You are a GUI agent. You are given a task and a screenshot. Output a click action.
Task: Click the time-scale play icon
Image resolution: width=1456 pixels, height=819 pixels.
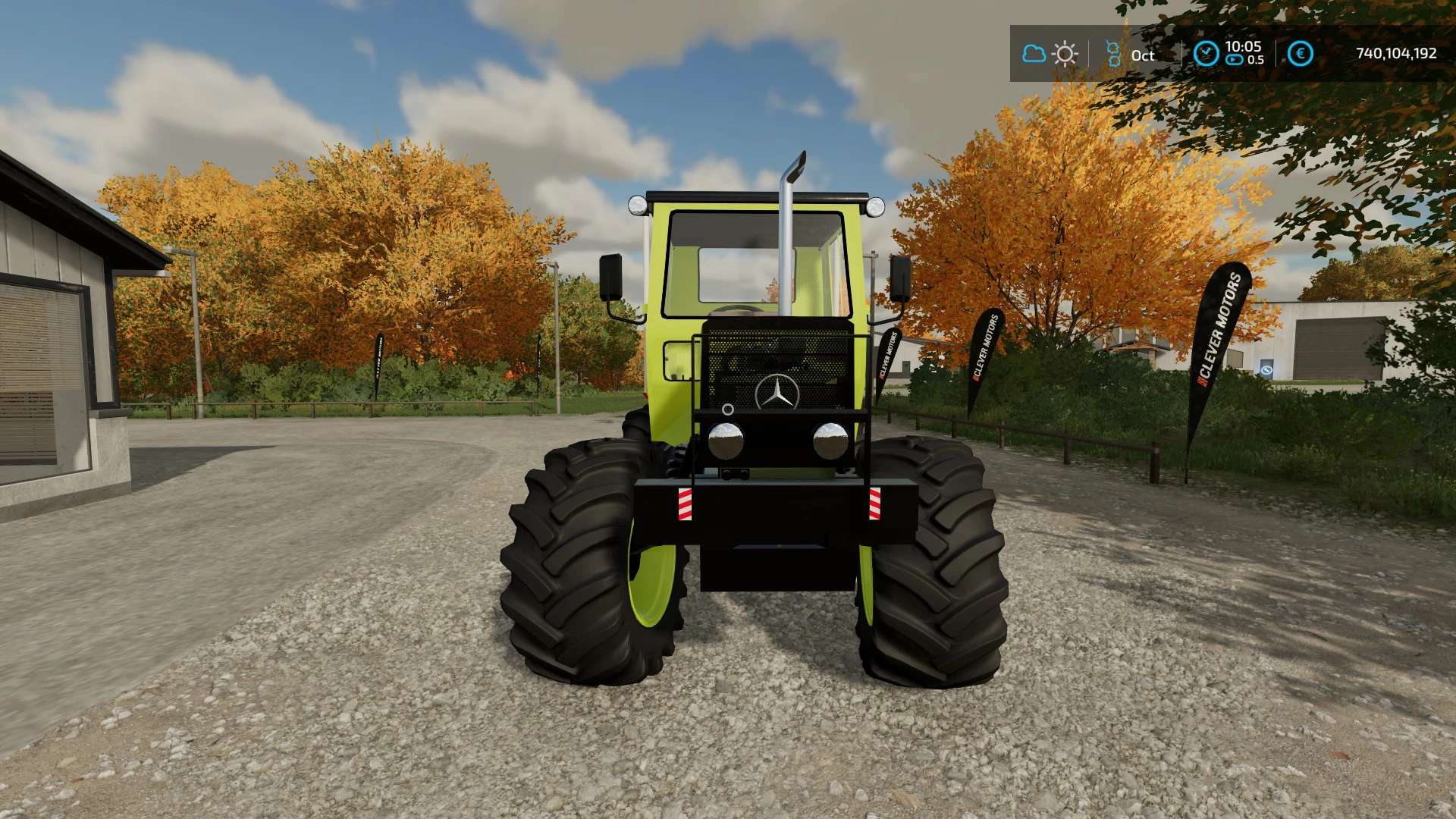pyautogui.click(x=1235, y=60)
